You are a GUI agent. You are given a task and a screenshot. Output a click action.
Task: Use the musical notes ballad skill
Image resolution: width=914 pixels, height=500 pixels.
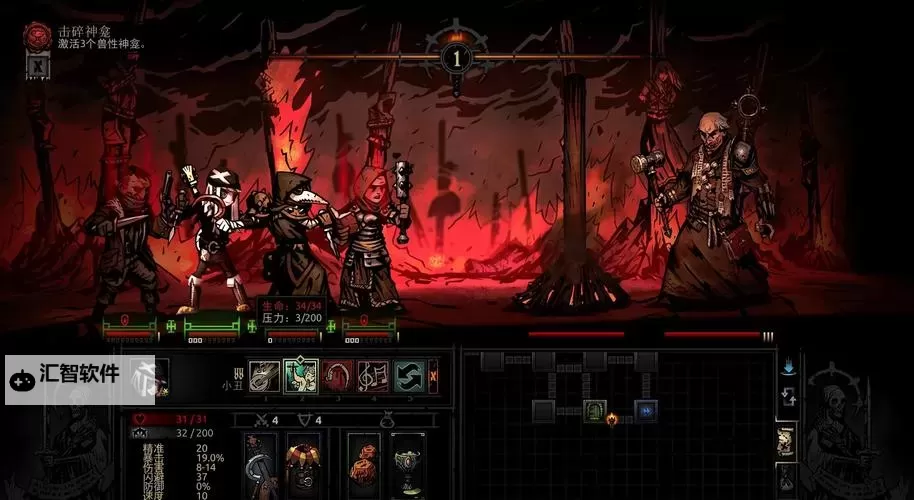click(373, 376)
